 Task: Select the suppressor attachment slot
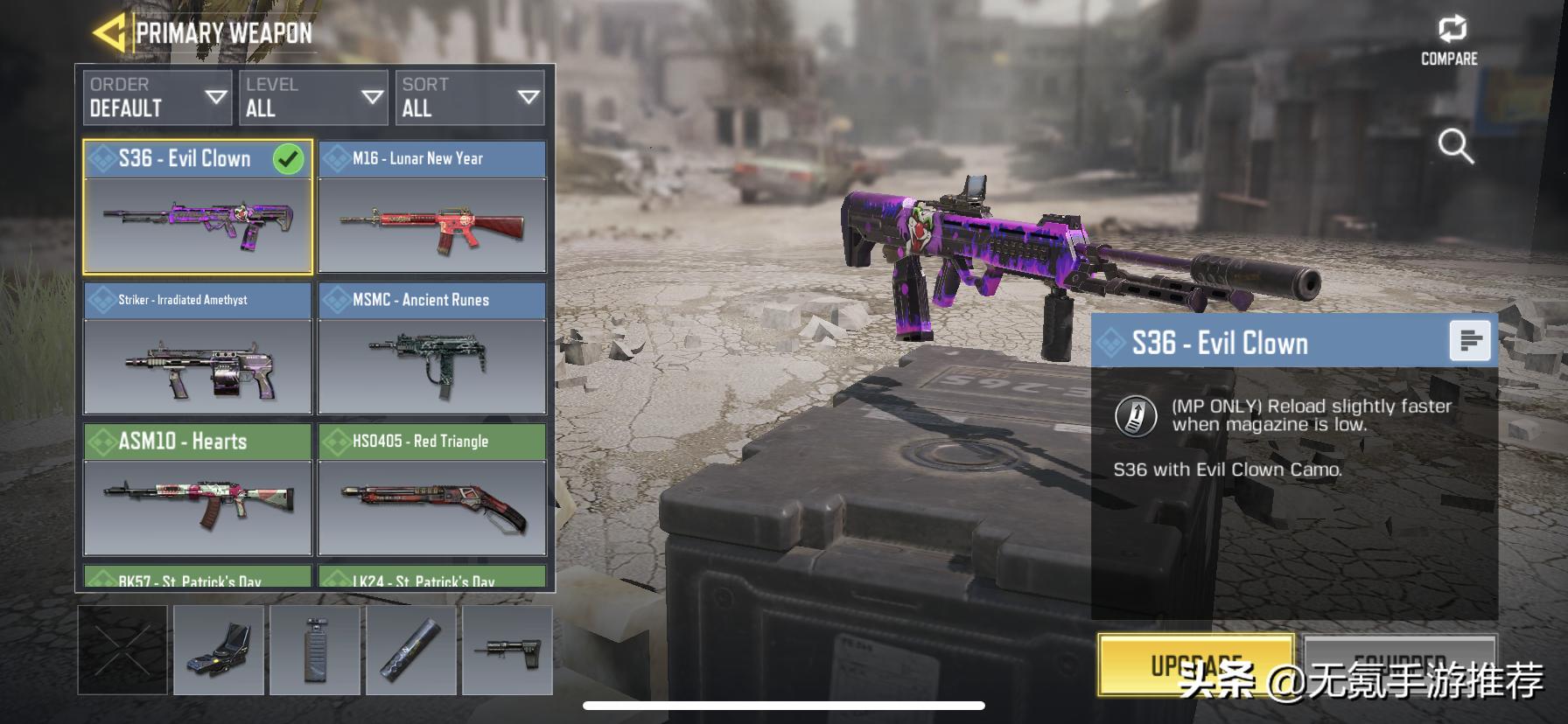411,651
